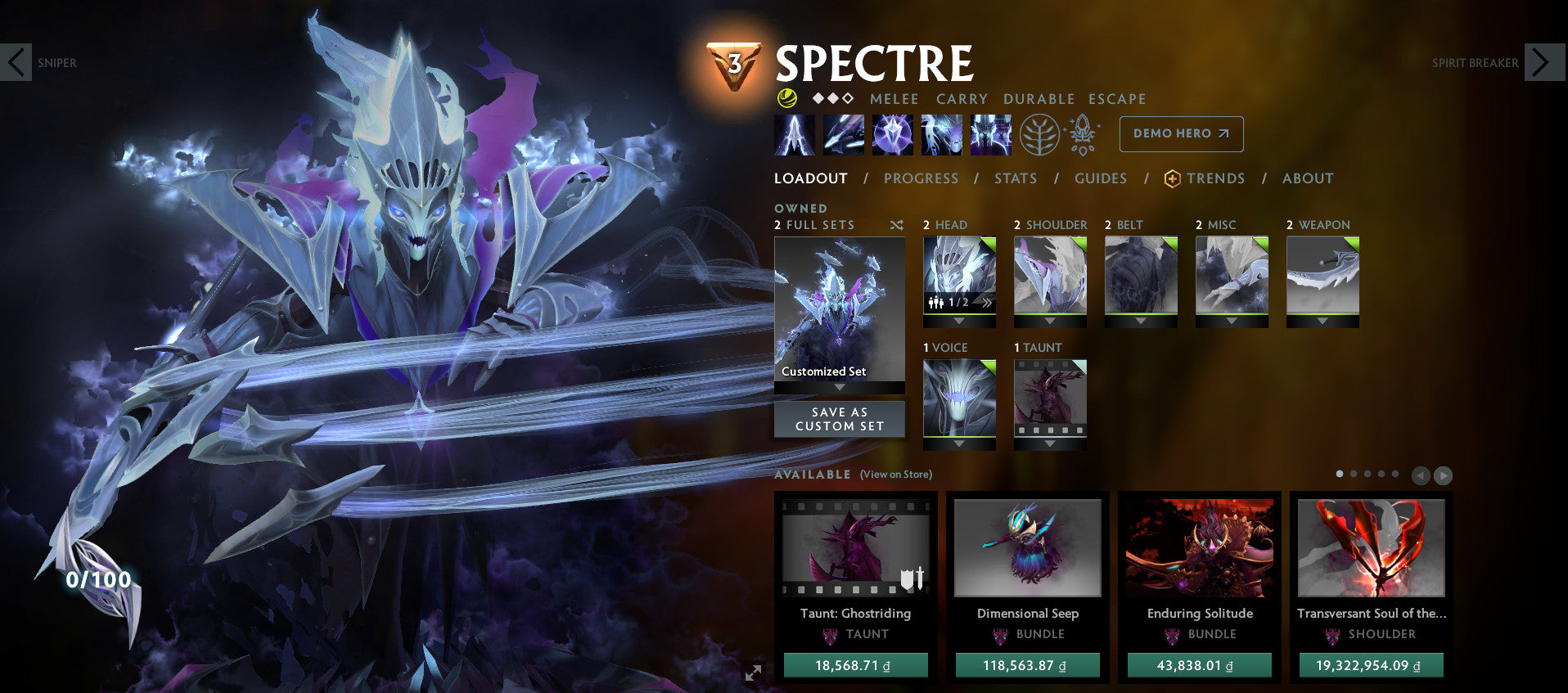The height and width of the screenshot is (693, 1568).
Task: Buy Taunt: Ghostriding for 18,568.71
Action: [855, 665]
